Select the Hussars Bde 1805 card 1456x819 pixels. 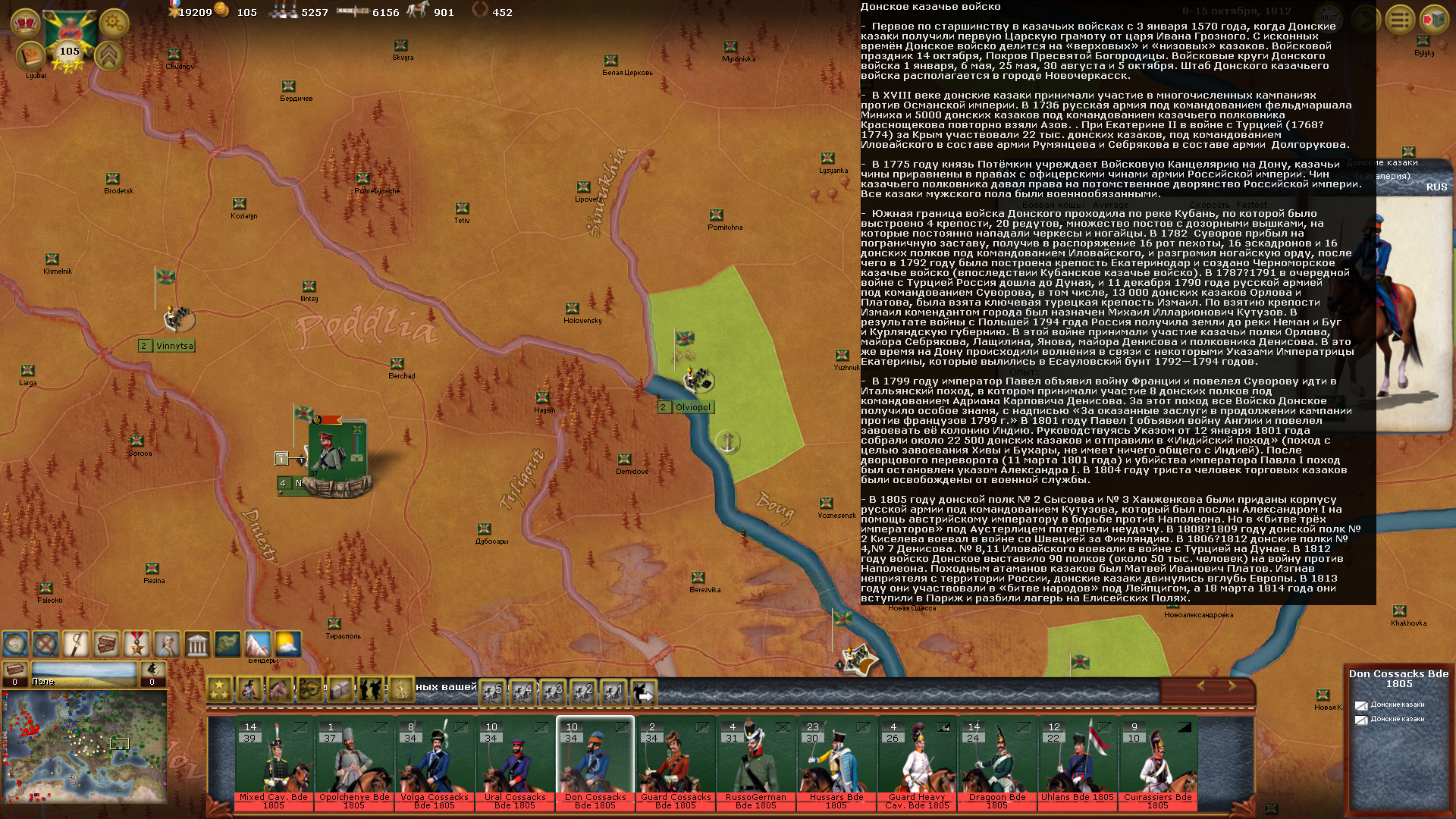point(836,762)
